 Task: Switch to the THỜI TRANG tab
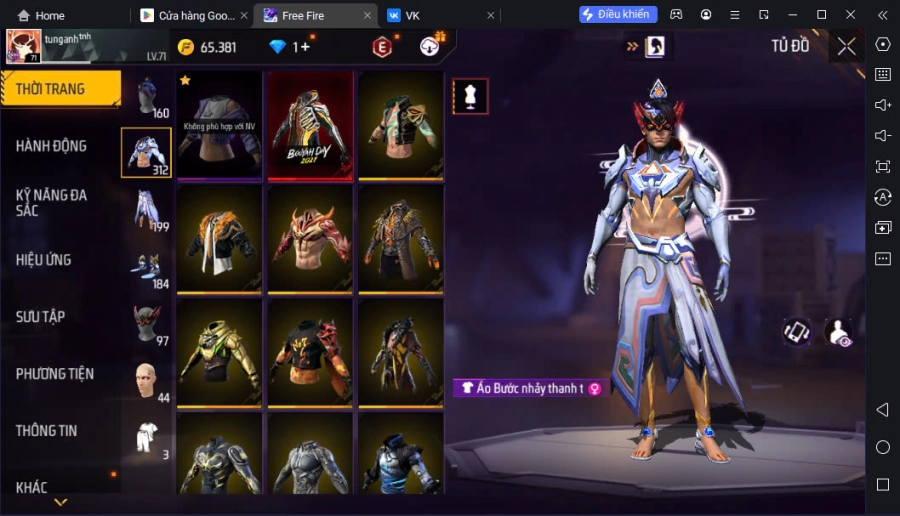[x=60, y=89]
